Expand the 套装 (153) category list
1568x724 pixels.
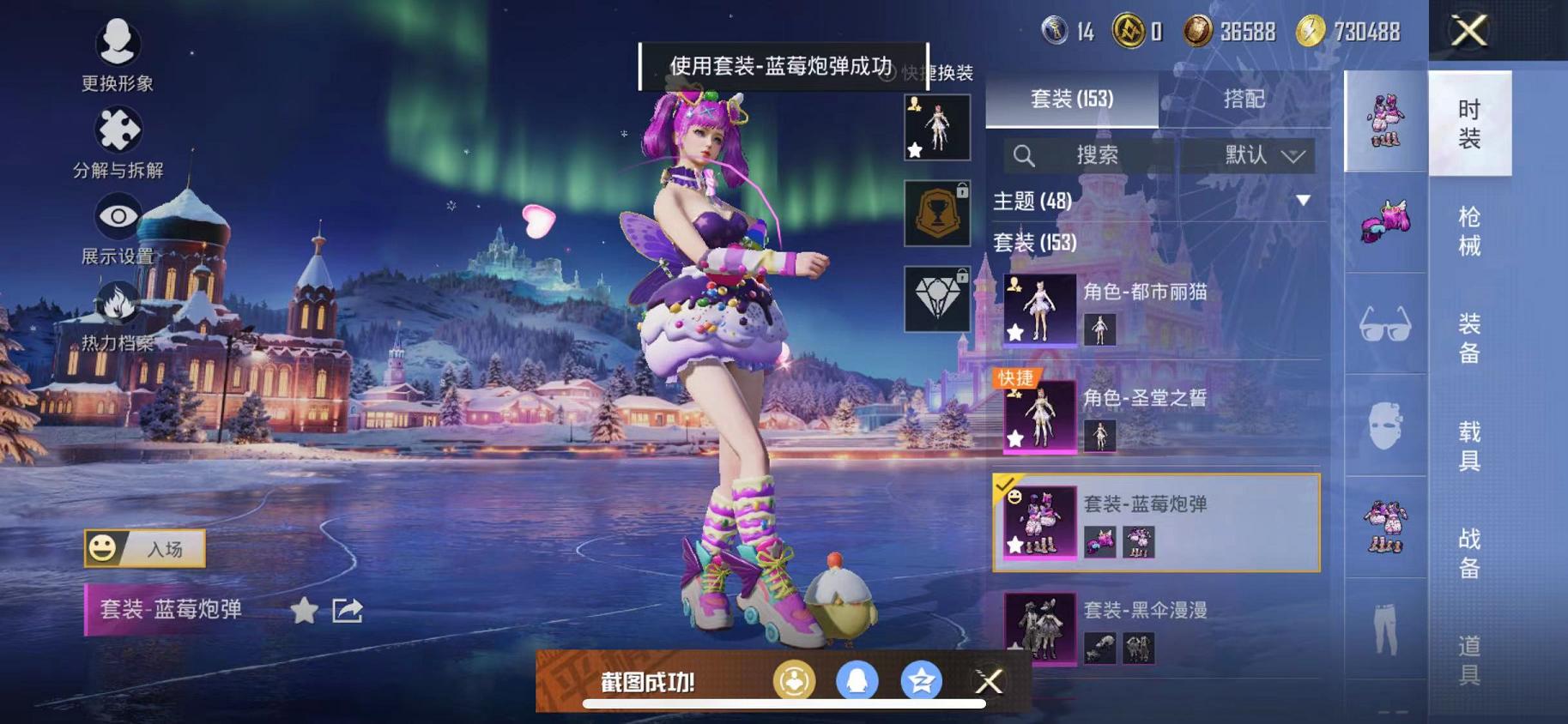(1047, 243)
